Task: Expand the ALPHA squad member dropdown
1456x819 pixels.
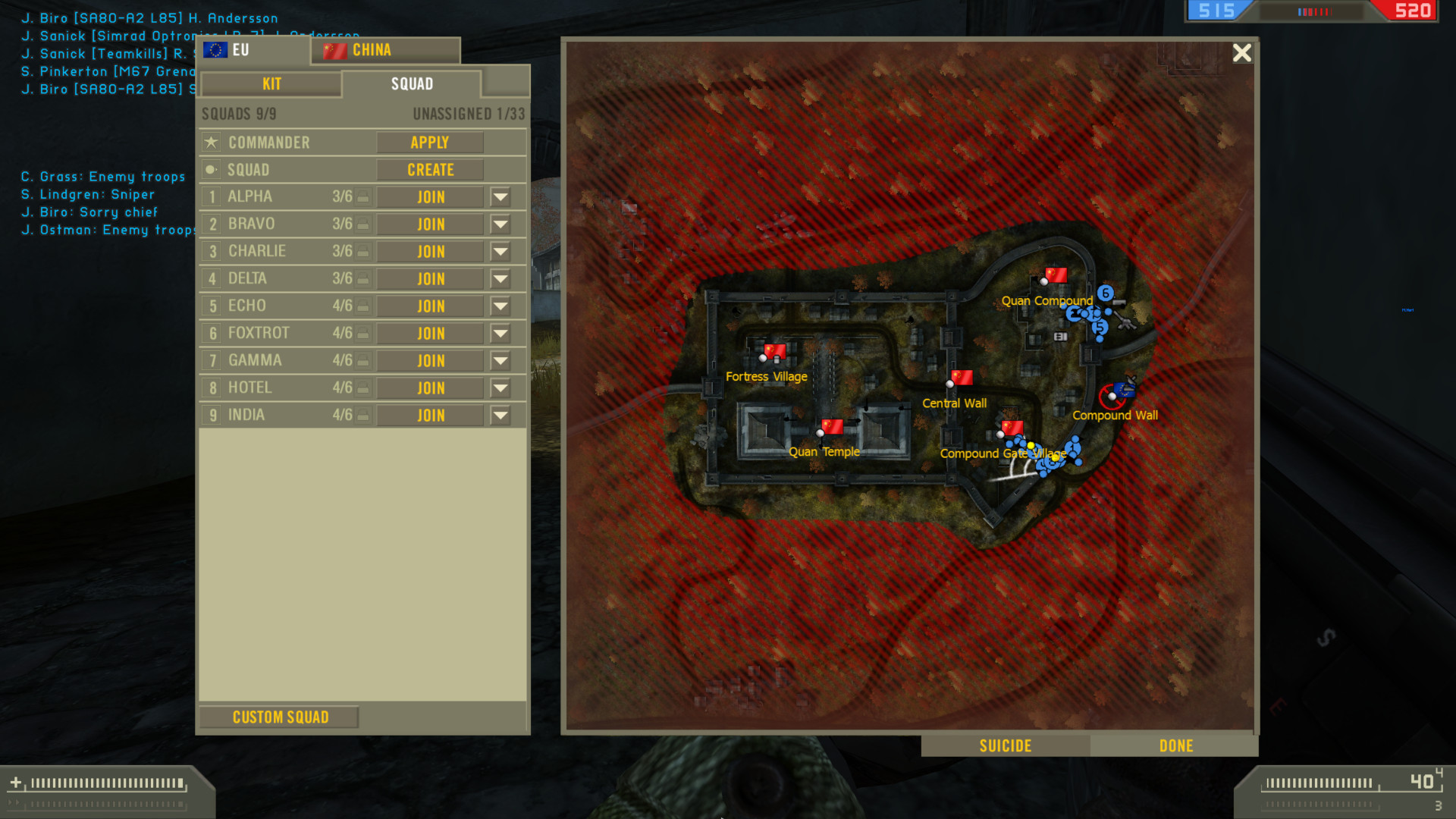Action: (500, 196)
